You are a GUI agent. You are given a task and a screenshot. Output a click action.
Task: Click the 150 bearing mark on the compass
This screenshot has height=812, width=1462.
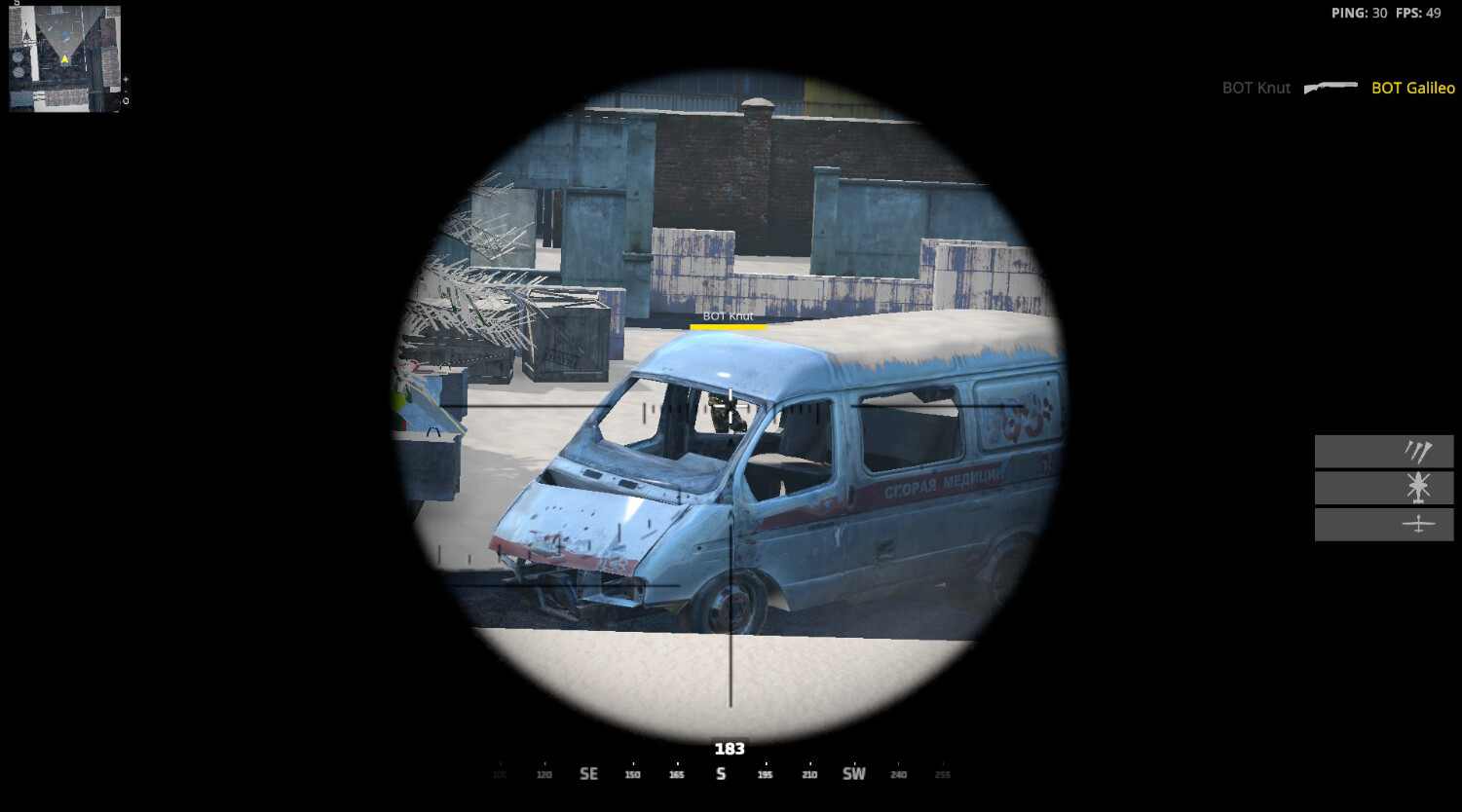pos(632,774)
